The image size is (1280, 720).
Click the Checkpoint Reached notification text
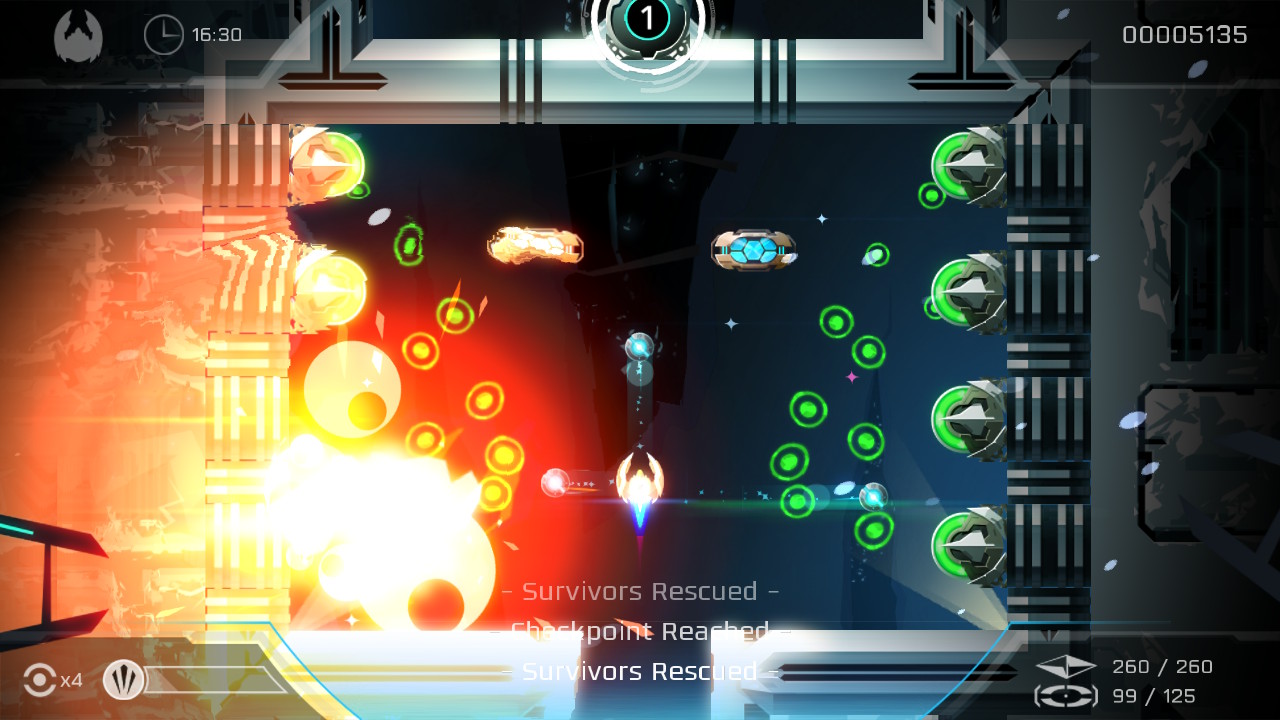(640, 631)
